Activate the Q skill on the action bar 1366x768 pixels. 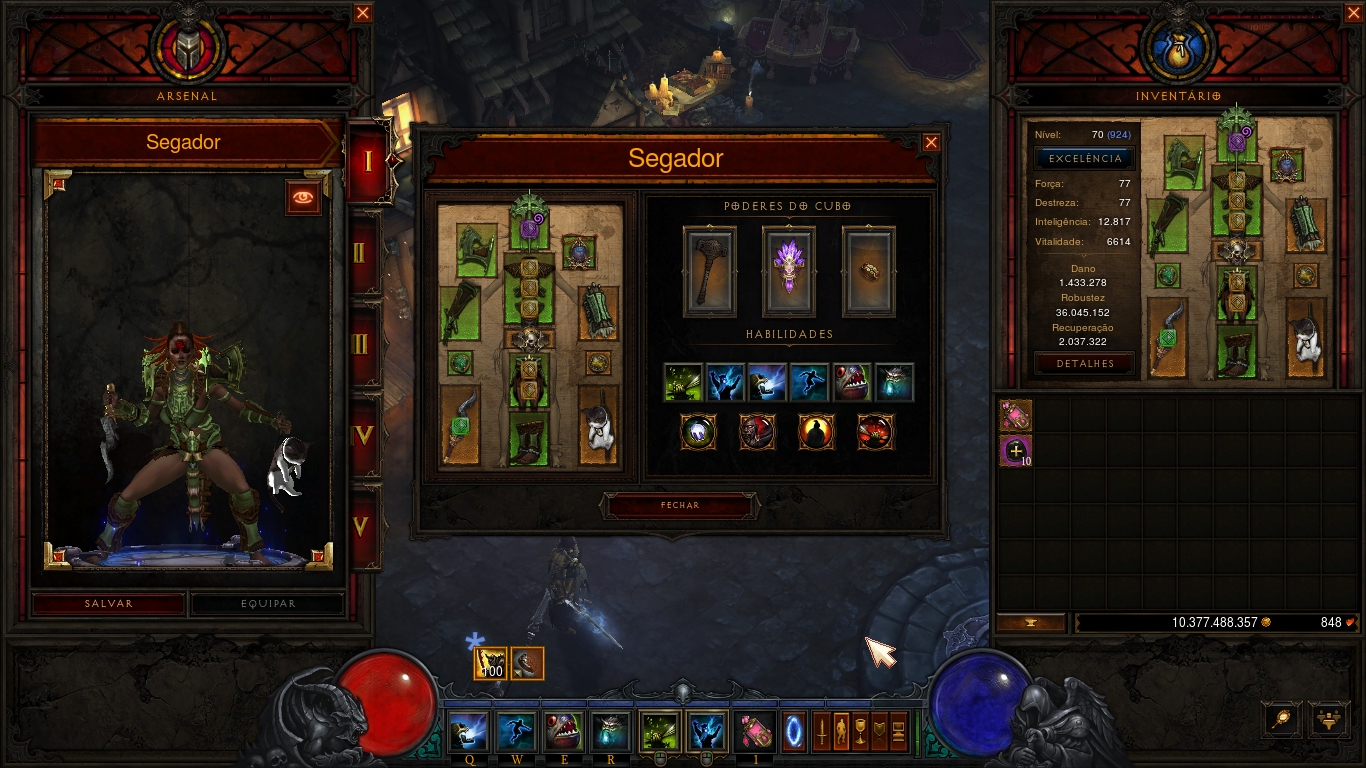[x=469, y=733]
